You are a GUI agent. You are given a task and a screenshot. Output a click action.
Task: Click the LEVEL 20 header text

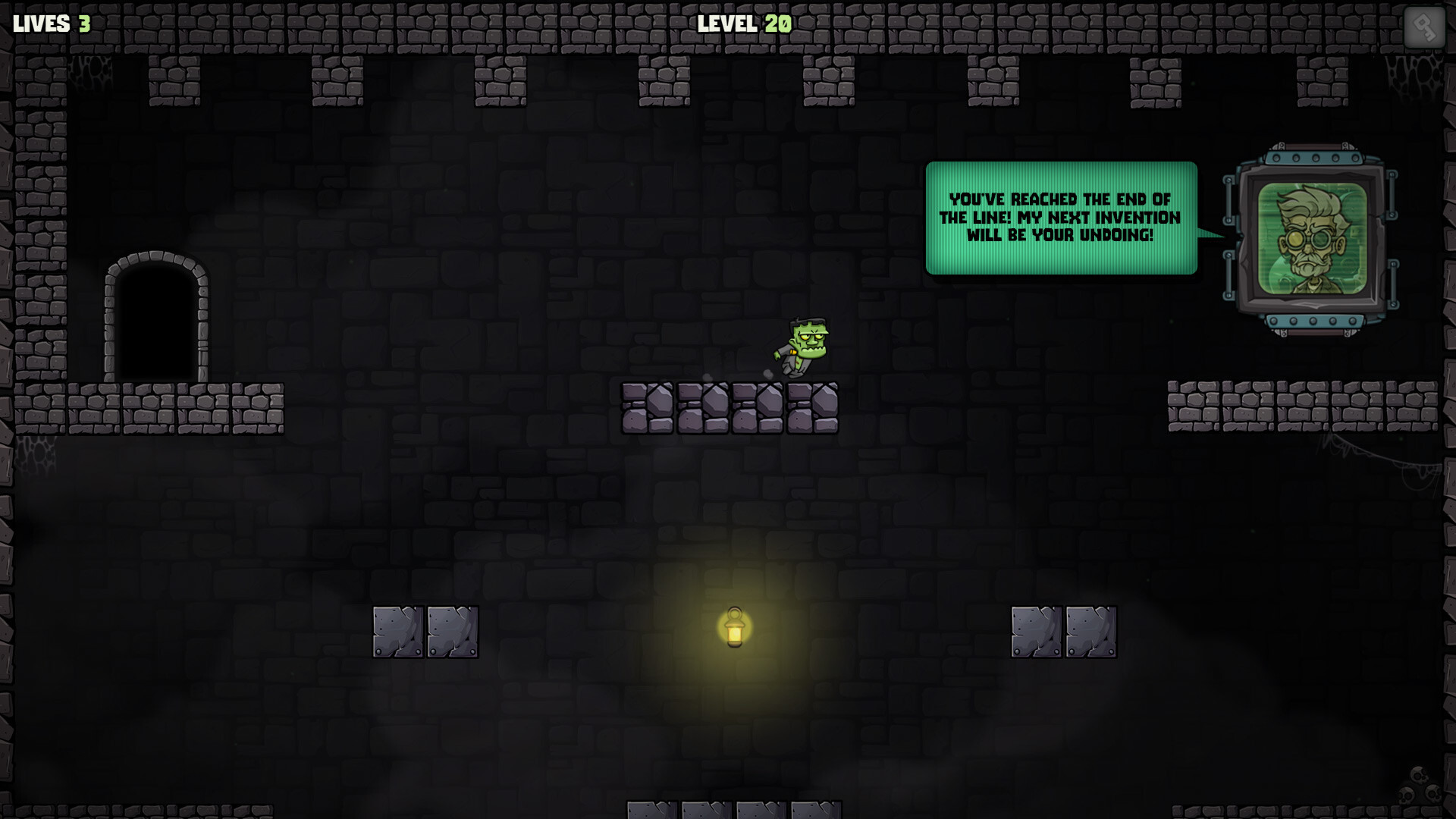[x=743, y=24]
